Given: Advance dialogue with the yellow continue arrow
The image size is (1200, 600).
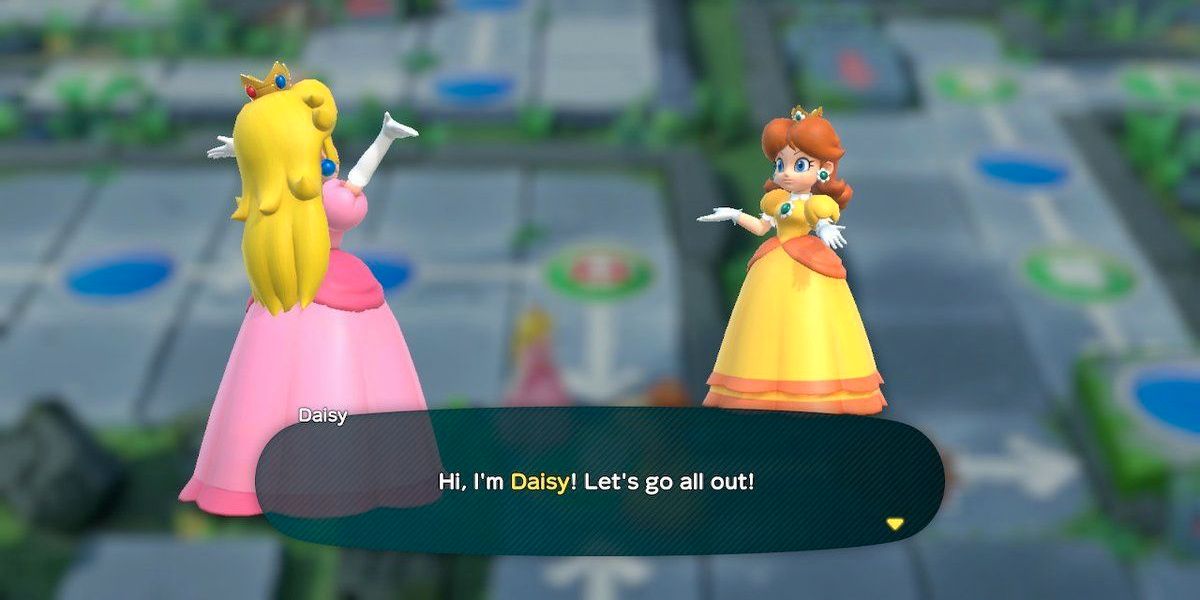Looking at the screenshot, I should click(894, 523).
